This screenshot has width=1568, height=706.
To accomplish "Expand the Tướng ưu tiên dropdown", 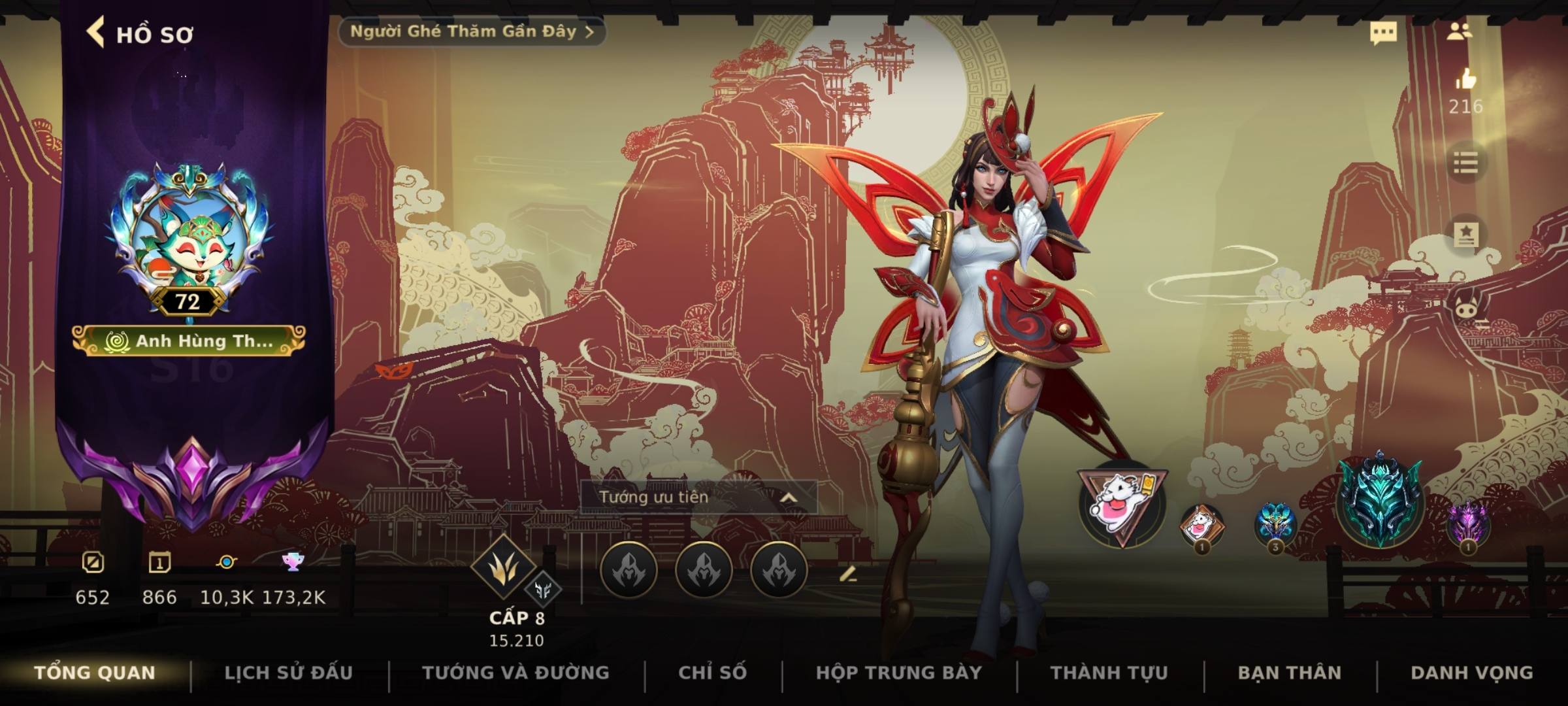I will point(698,497).
